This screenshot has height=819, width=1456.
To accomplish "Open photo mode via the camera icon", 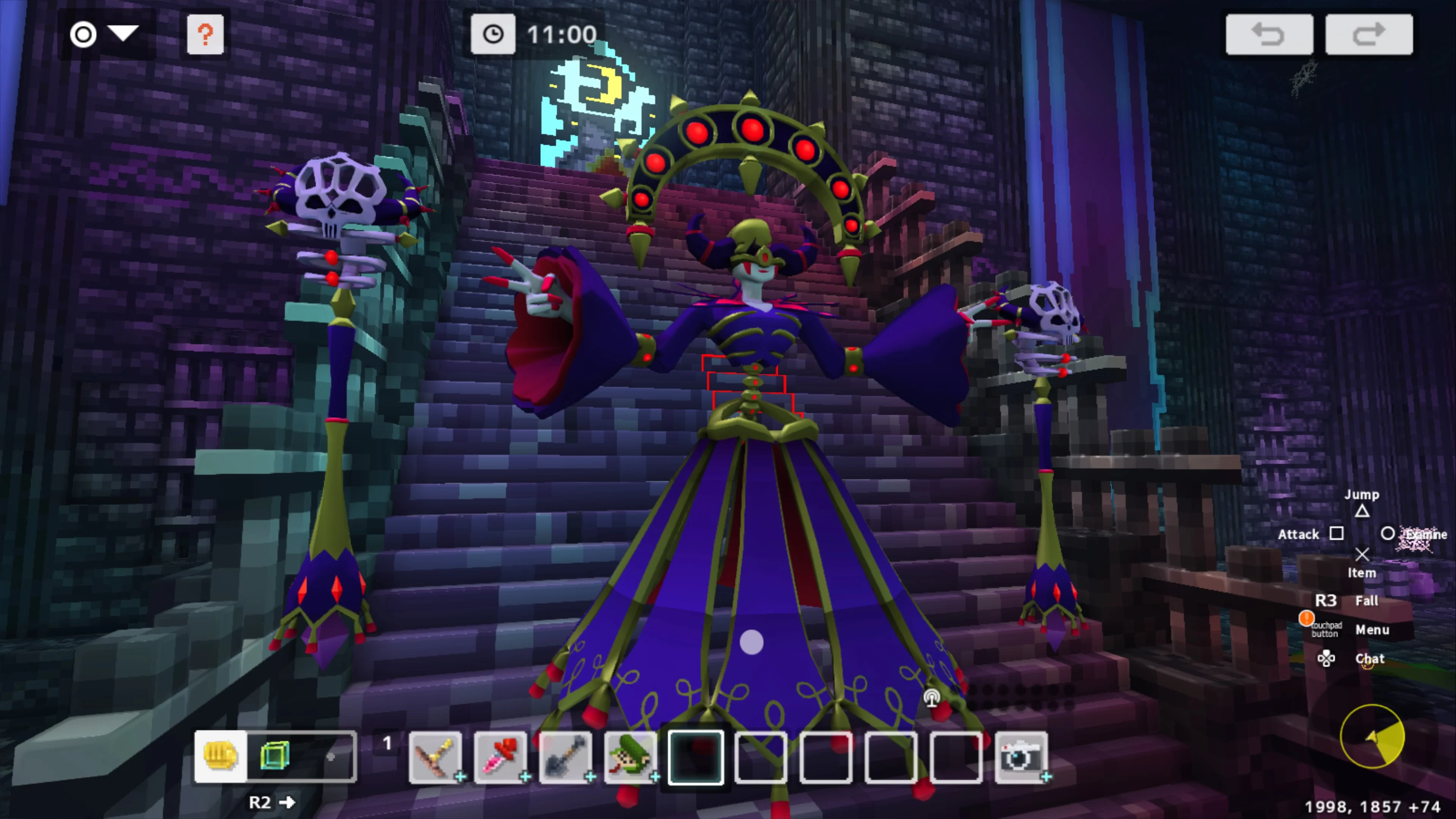I will click(x=1022, y=756).
